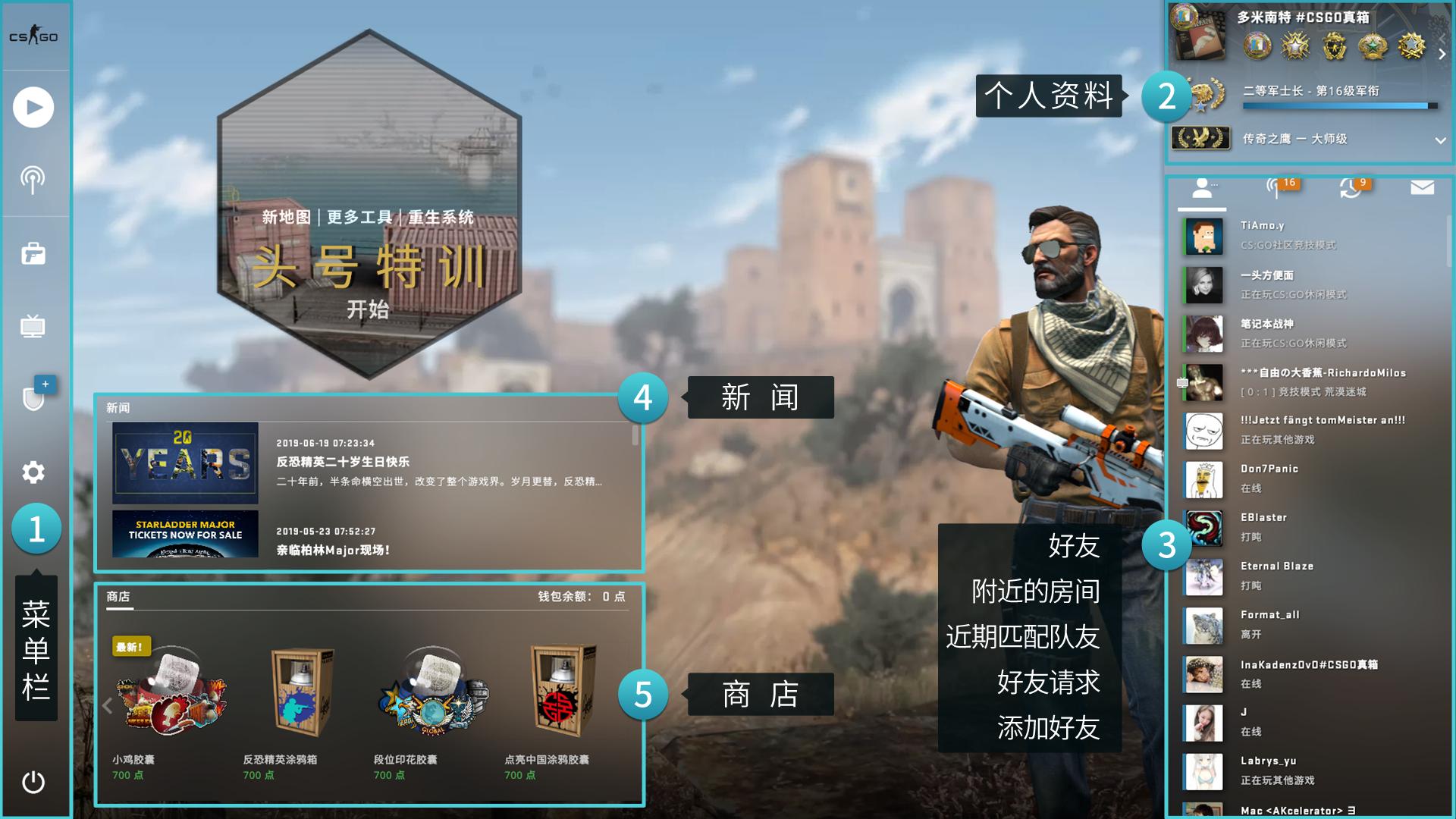Open the broadcast/watch antenna icon
The height and width of the screenshot is (819, 1456).
pos(33,180)
